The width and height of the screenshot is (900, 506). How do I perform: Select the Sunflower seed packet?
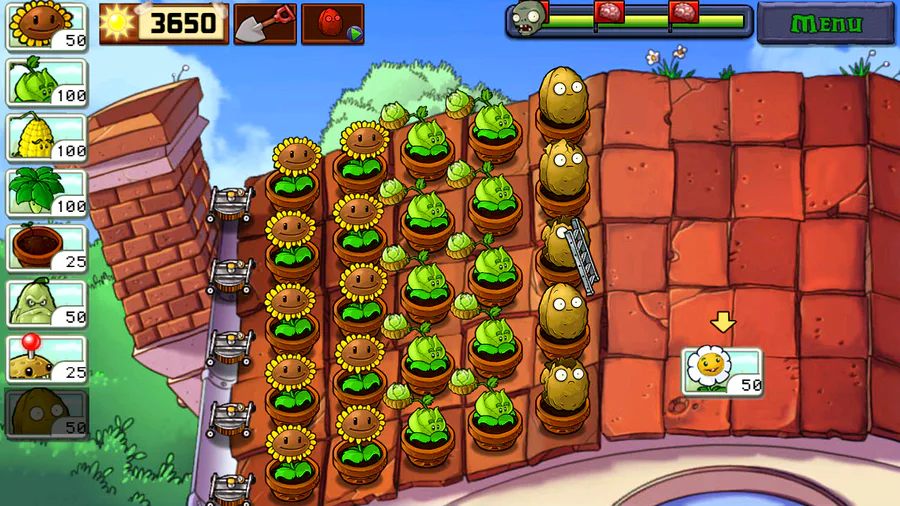(47, 26)
